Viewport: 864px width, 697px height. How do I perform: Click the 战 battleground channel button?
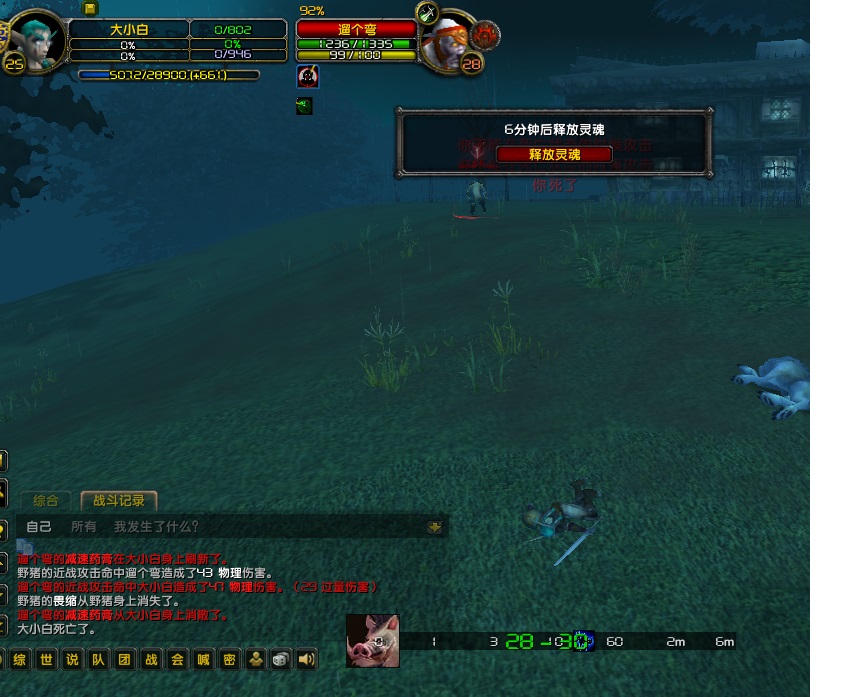151,659
